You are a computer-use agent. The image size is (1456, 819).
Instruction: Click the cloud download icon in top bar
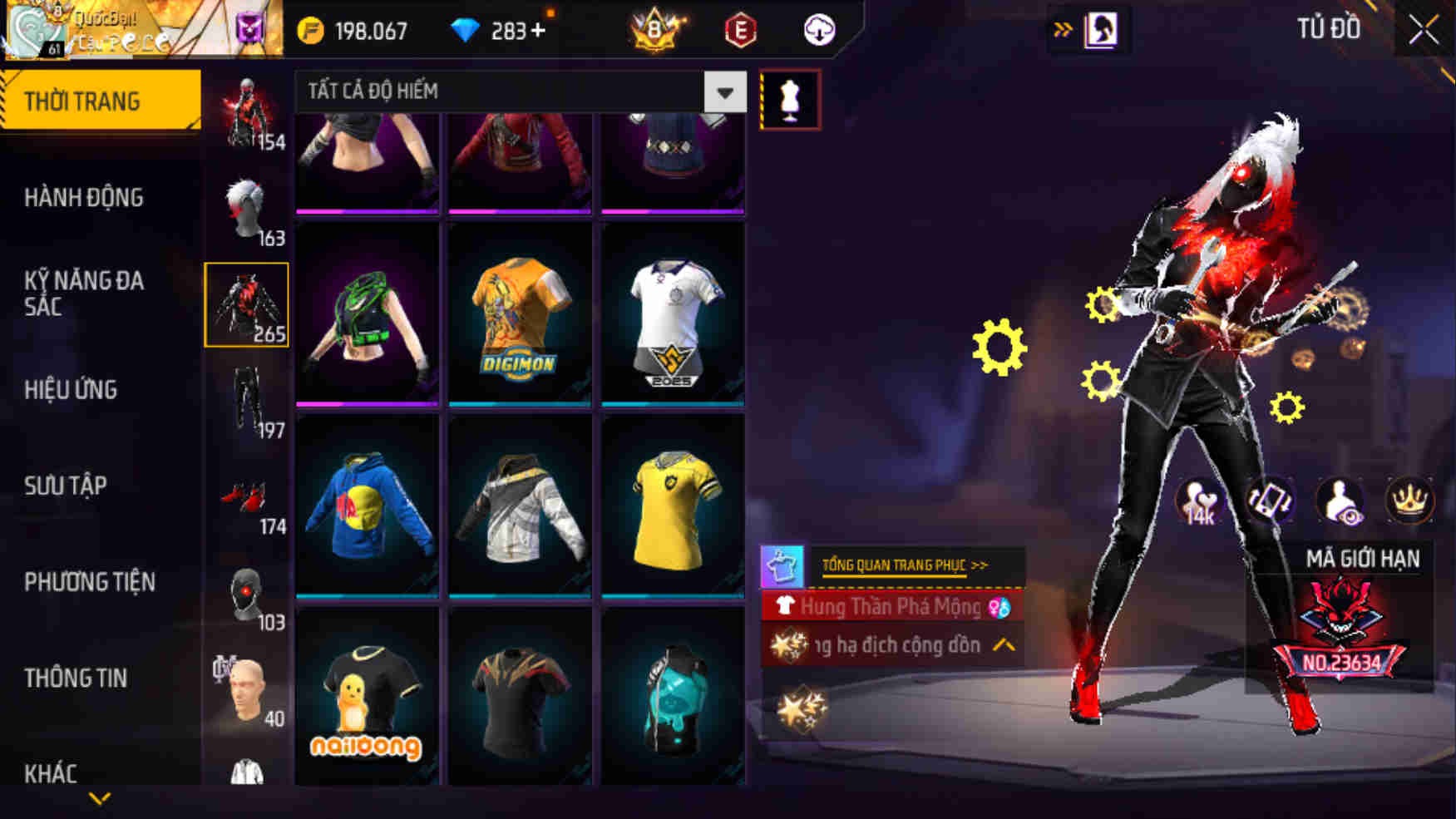(818, 30)
